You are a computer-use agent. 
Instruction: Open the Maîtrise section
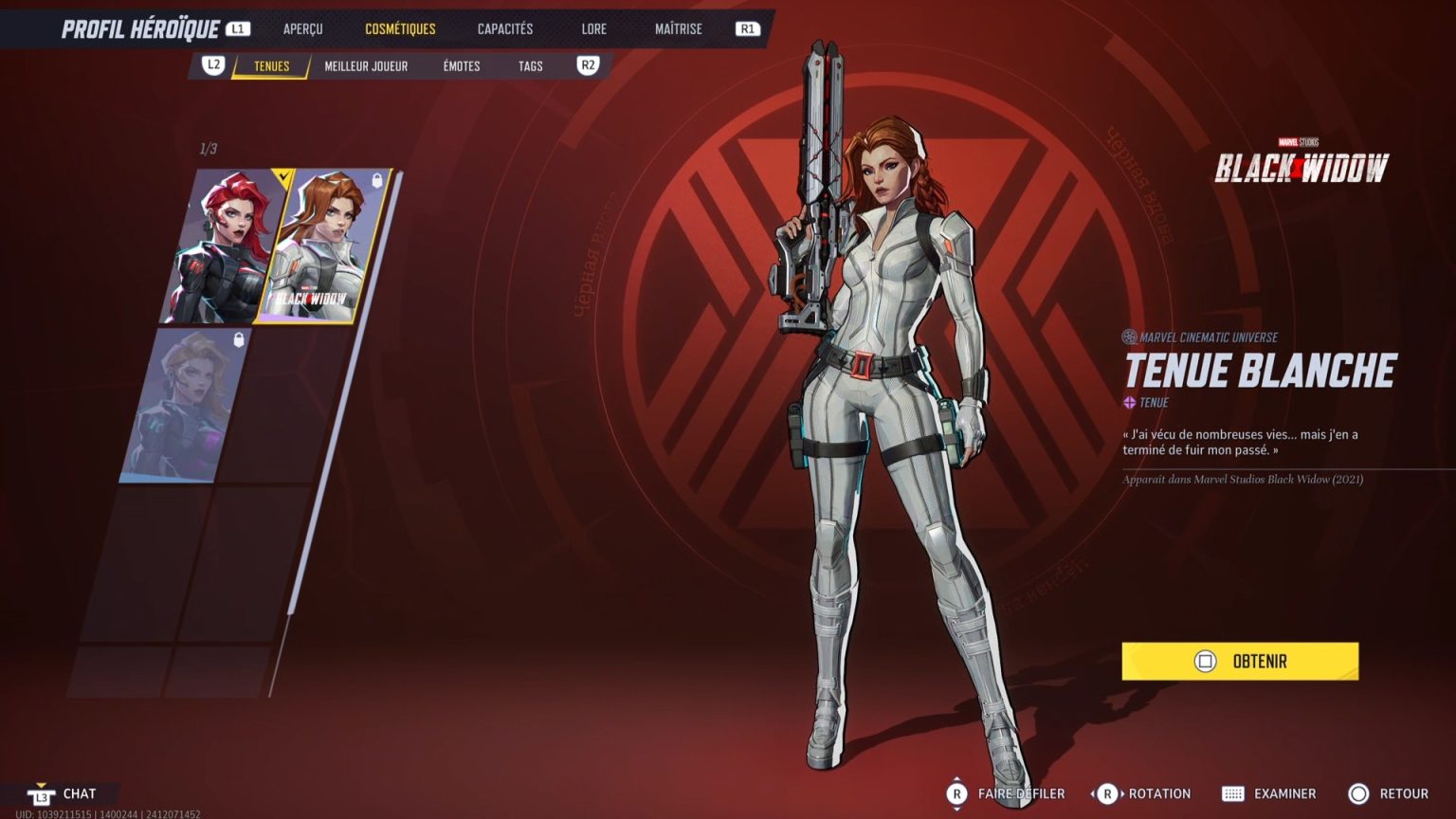pos(678,28)
